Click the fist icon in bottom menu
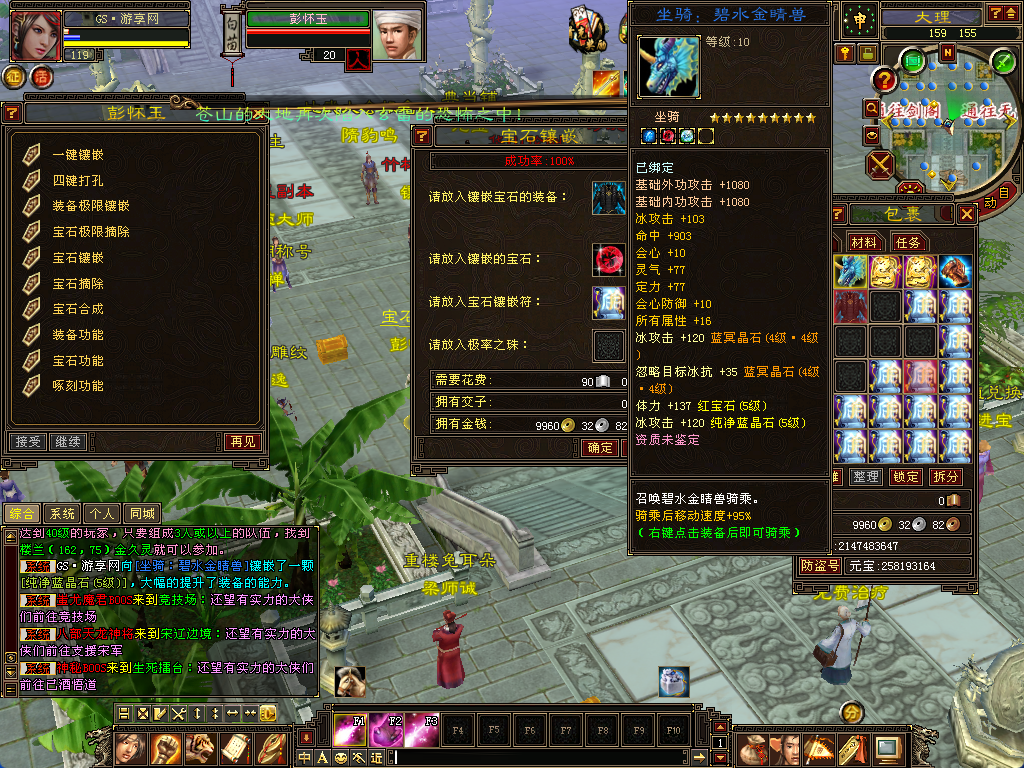Image resolution: width=1024 pixels, height=768 pixels. 165,747
